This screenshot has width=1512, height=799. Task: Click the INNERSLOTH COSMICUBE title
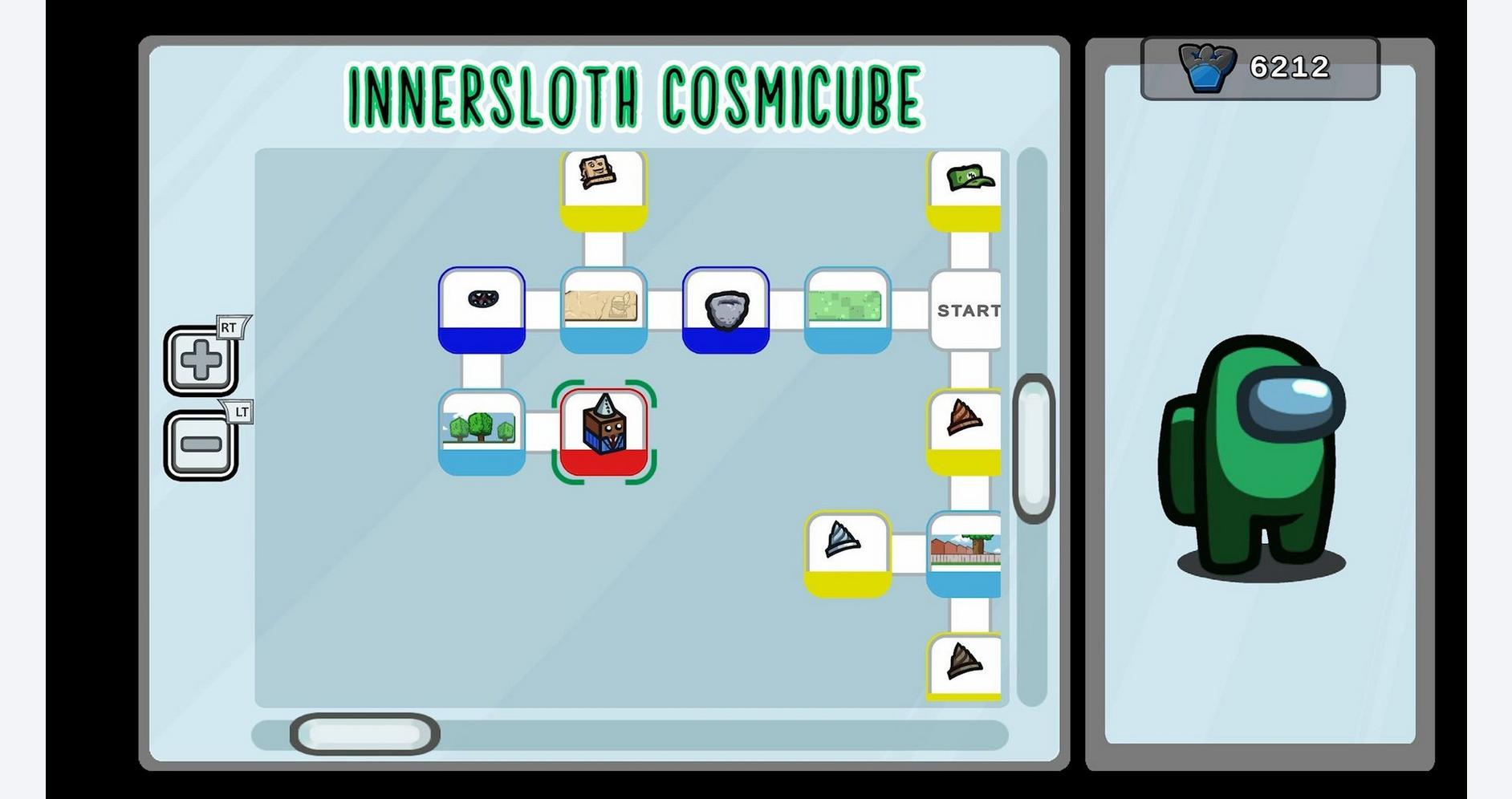[633, 95]
